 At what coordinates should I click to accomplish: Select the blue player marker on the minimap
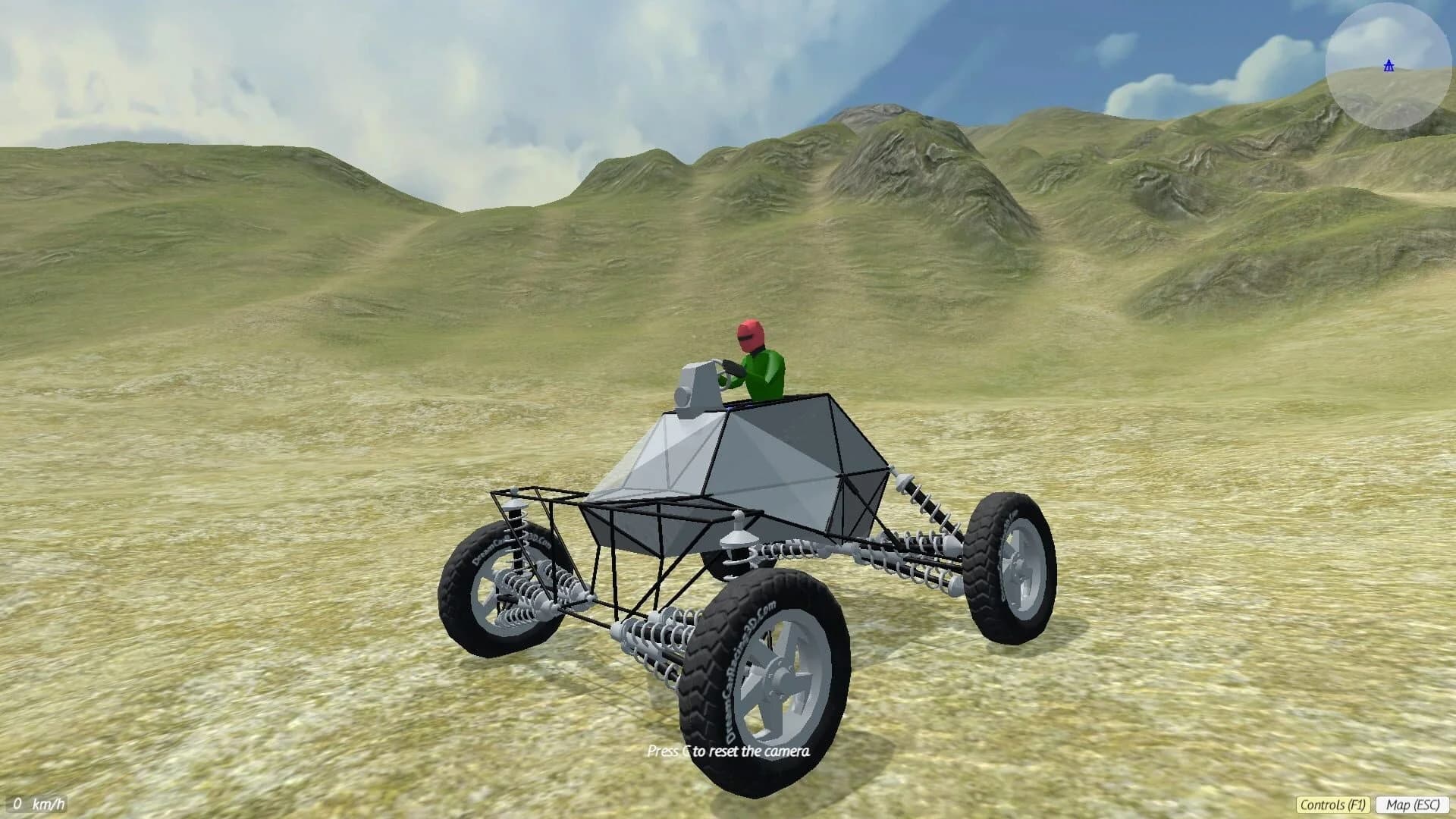click(1388, 67)
